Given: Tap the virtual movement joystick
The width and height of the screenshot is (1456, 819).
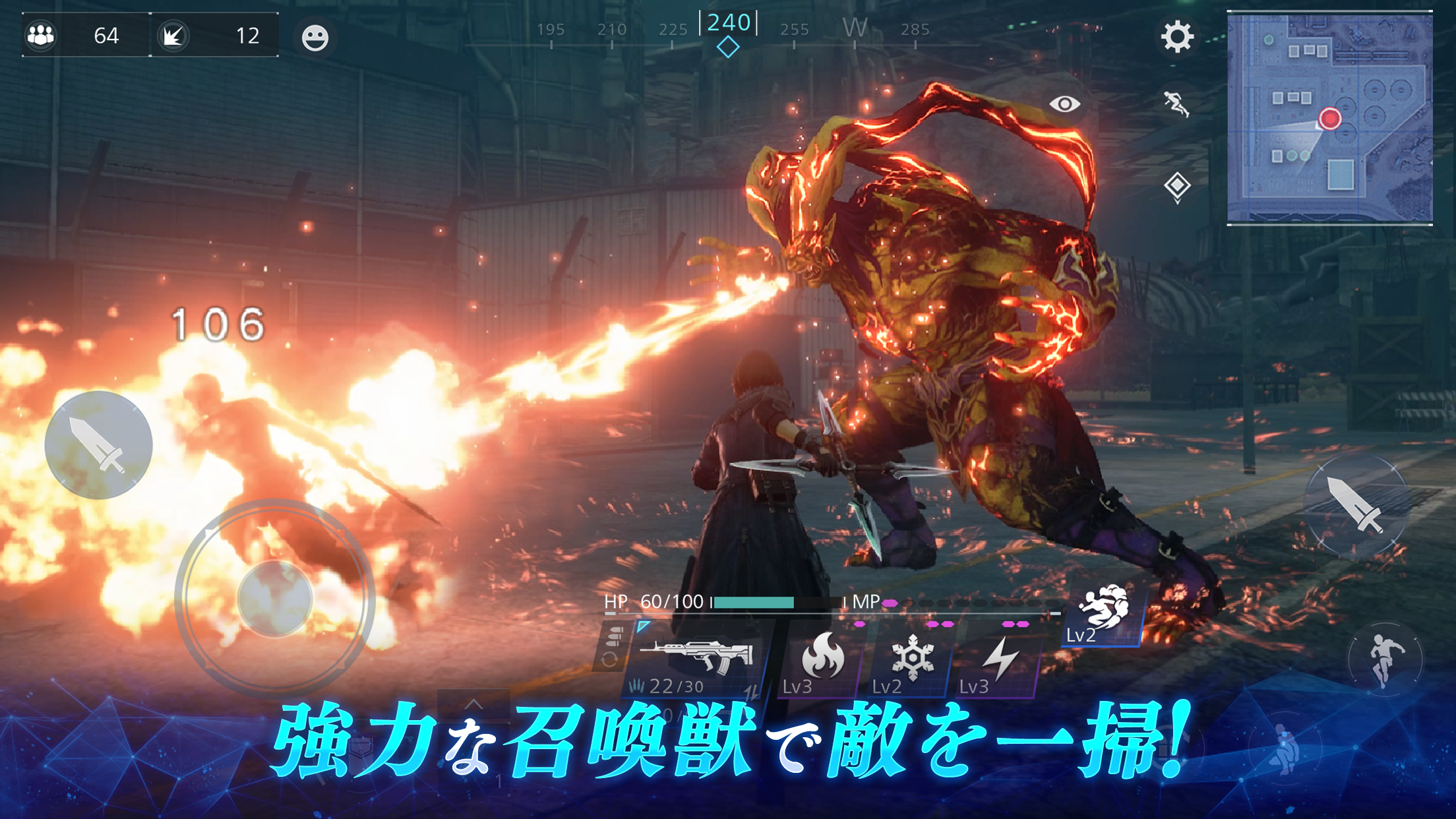Looking at the screenshot, I should pos(275,598).
